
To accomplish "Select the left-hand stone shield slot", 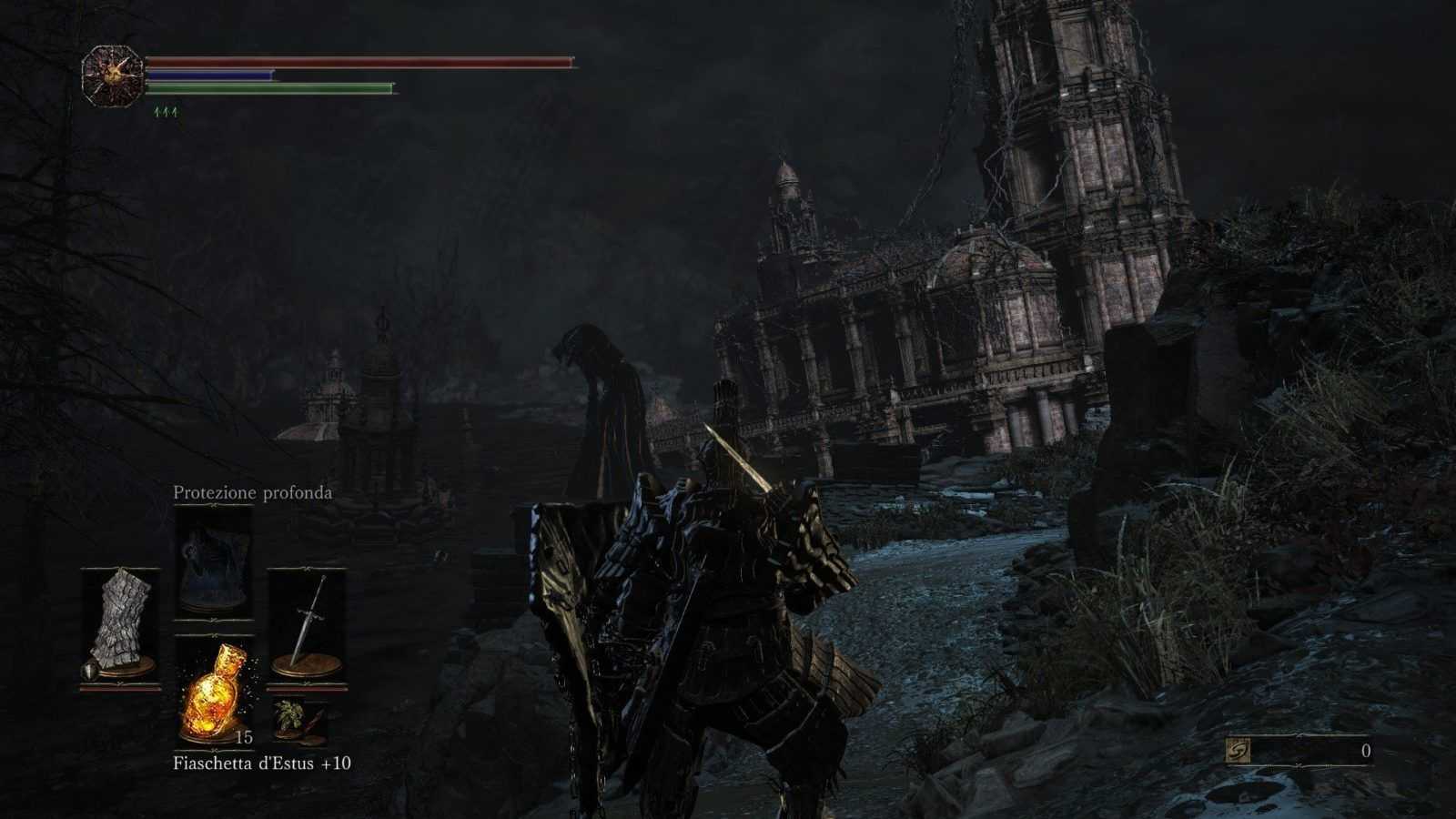I will click(121, 626).
